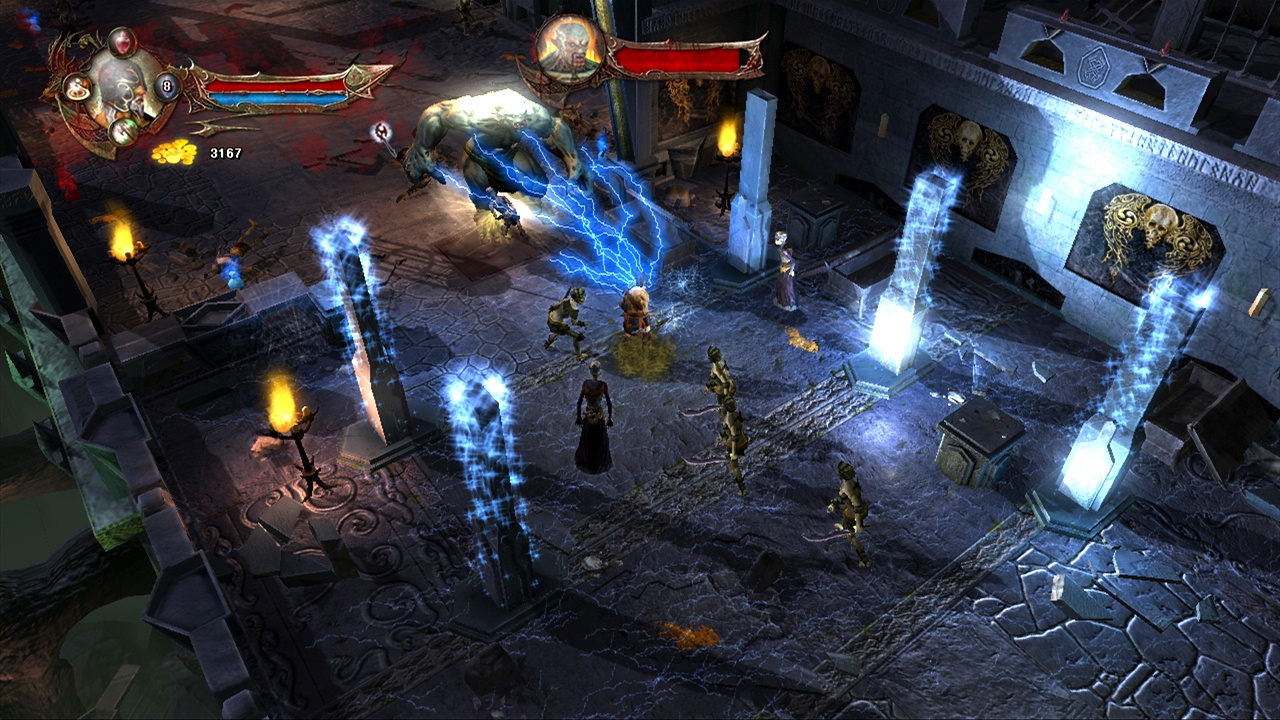This screenshot has height=720, width=1280.
Task: Click the player's red health bar
Action: pos(277,85)
